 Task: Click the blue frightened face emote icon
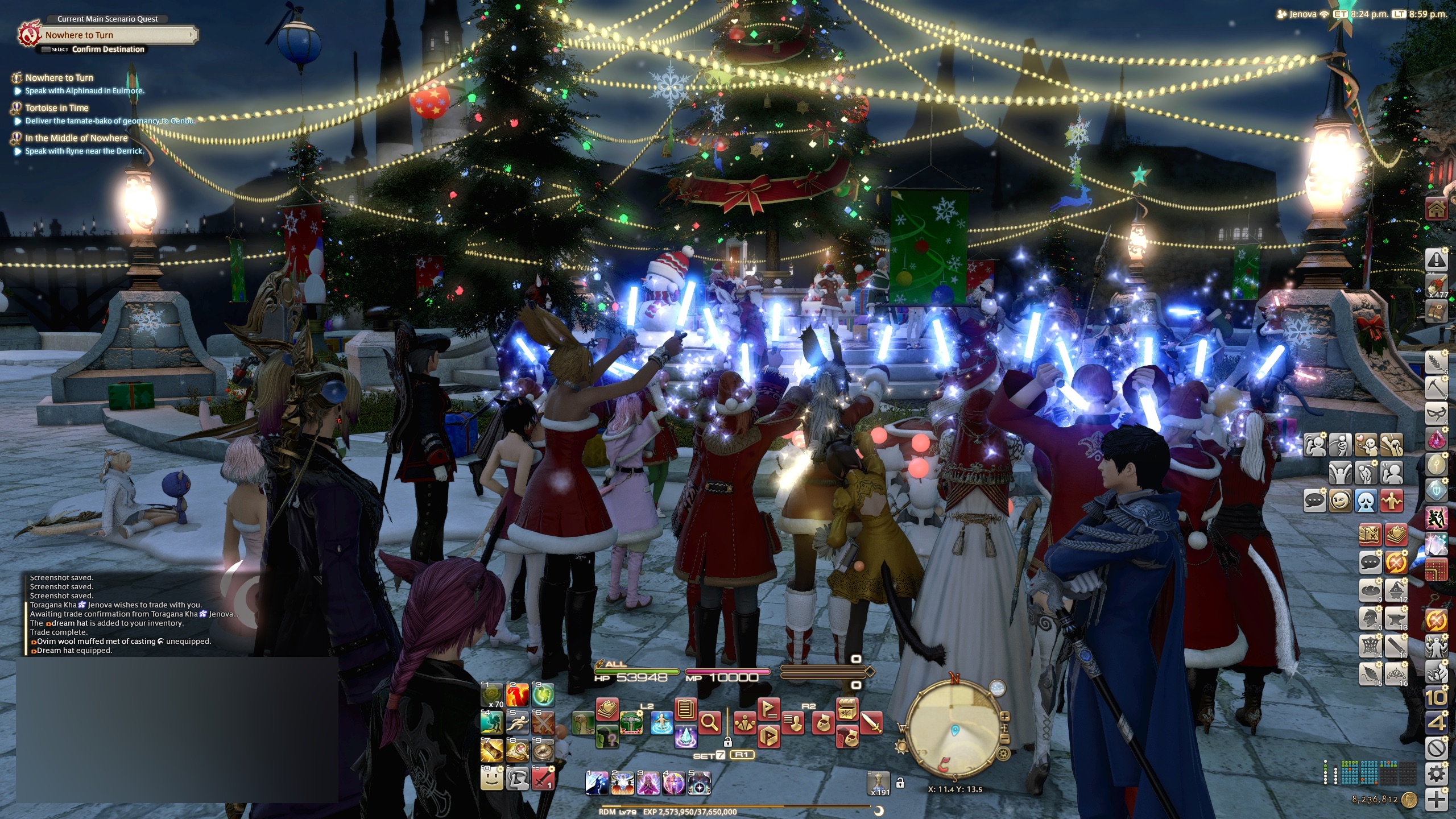(x=1366, y=501)
